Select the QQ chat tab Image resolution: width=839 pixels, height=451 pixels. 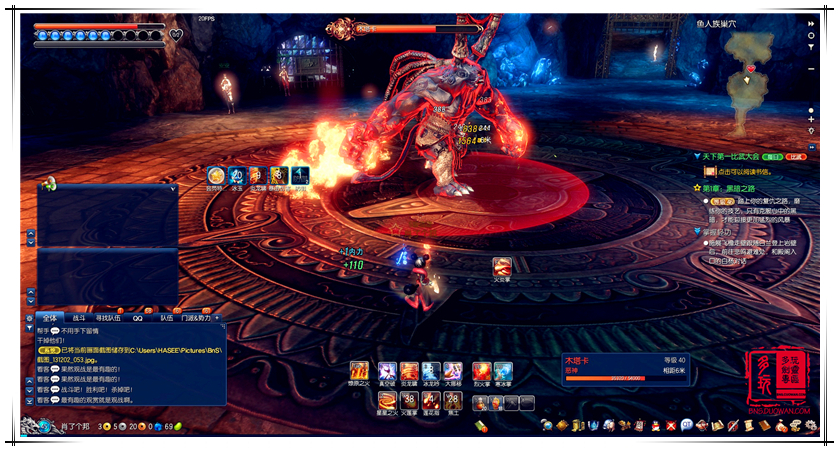tap(137, 317)
